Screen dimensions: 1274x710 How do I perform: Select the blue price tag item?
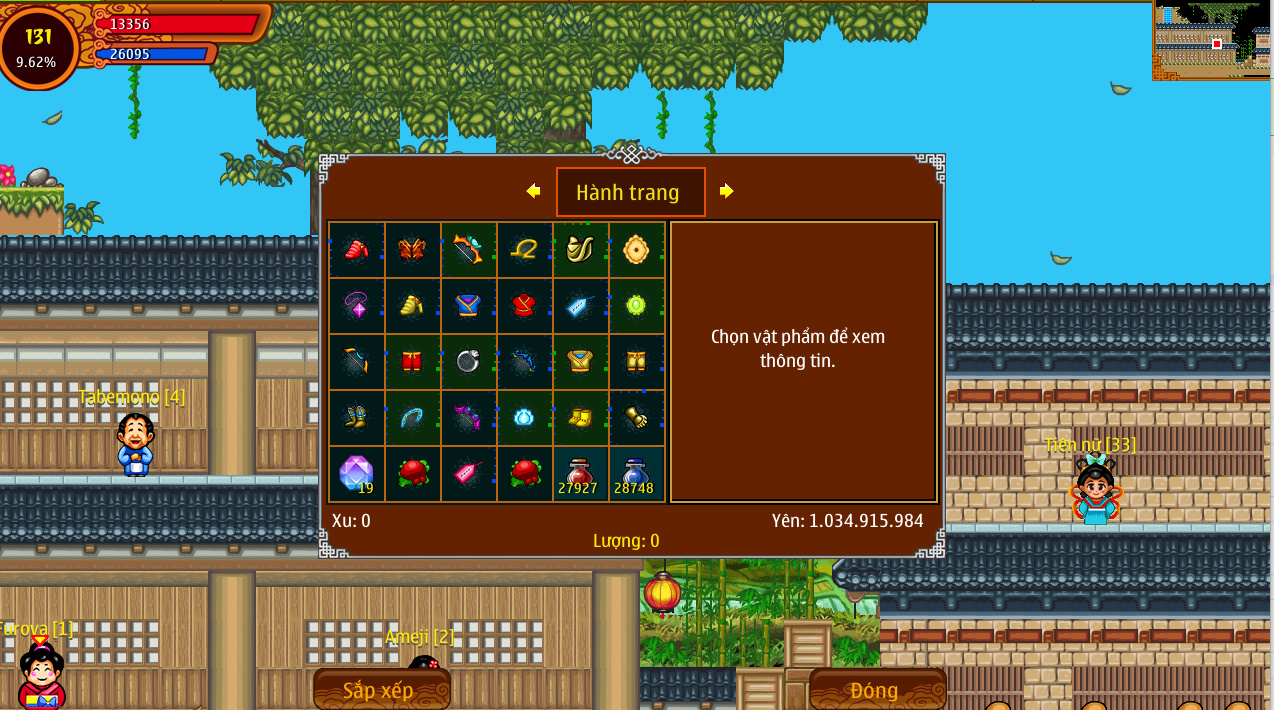click(x=580, y=306)
